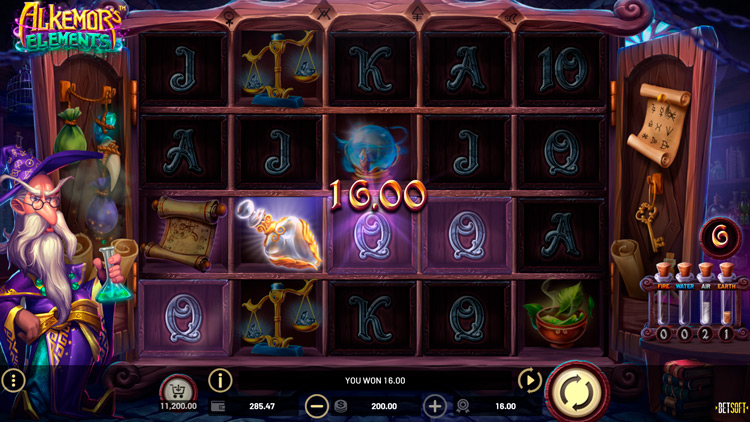Open the paytable info button

219,380
